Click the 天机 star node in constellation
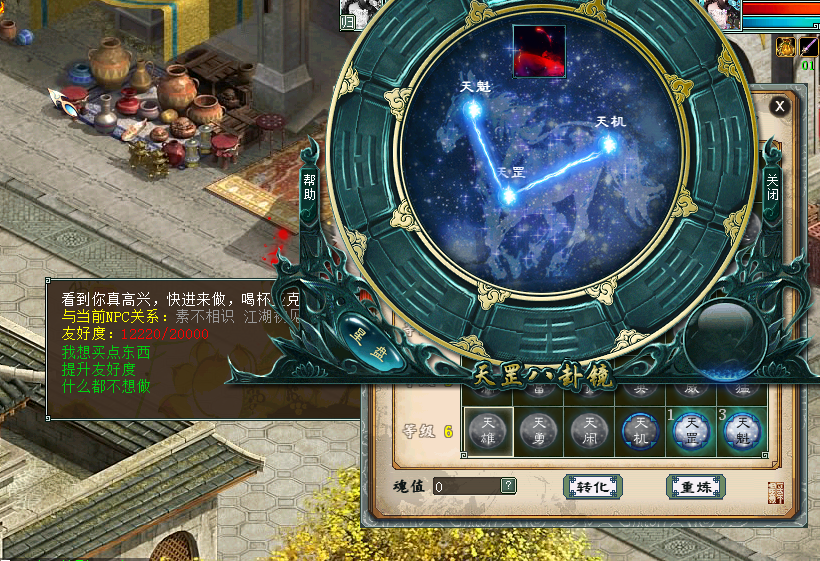The height and width of the screenshot is (561, 820). point(608,144)
